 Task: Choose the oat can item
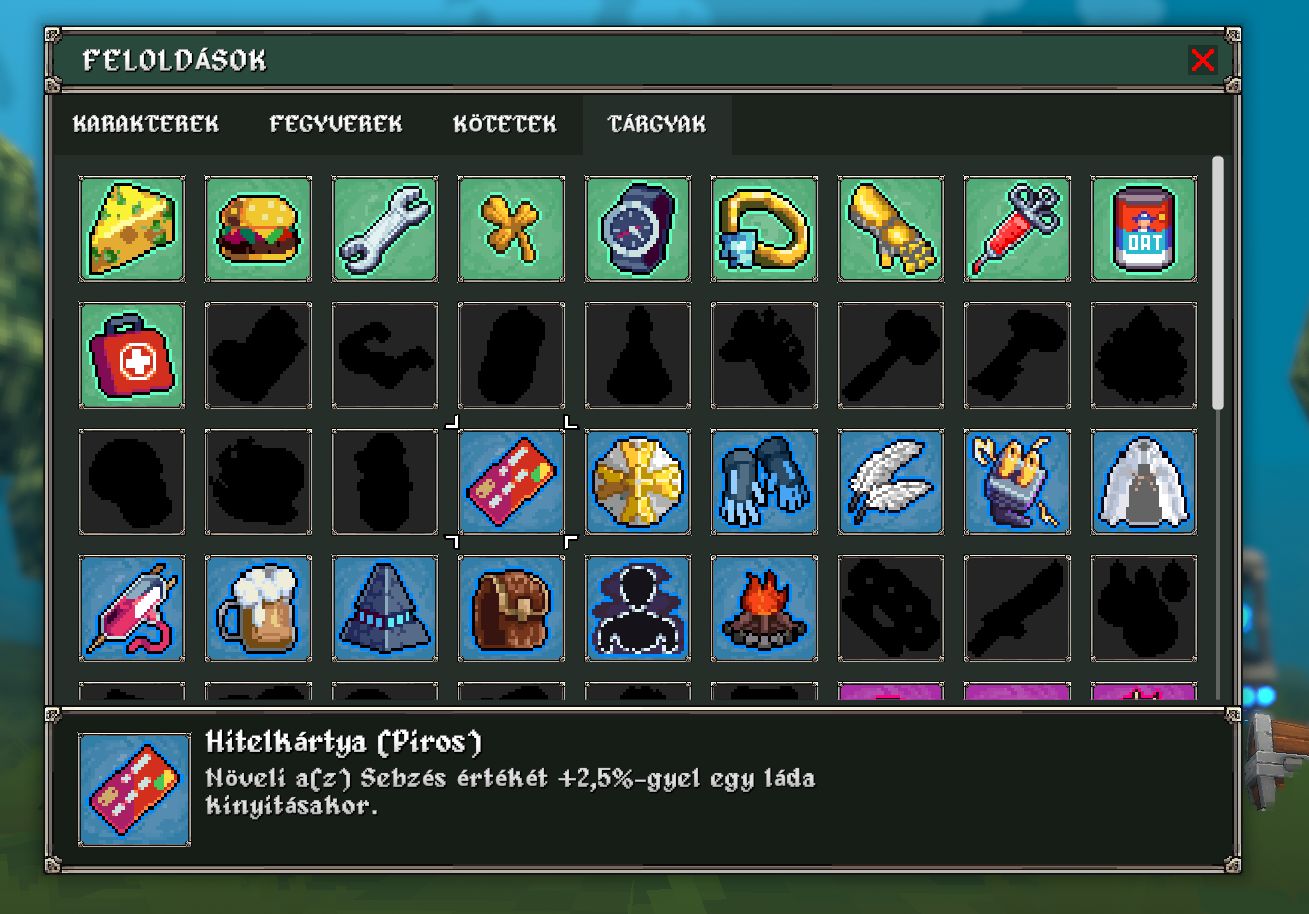point(1144,229)
